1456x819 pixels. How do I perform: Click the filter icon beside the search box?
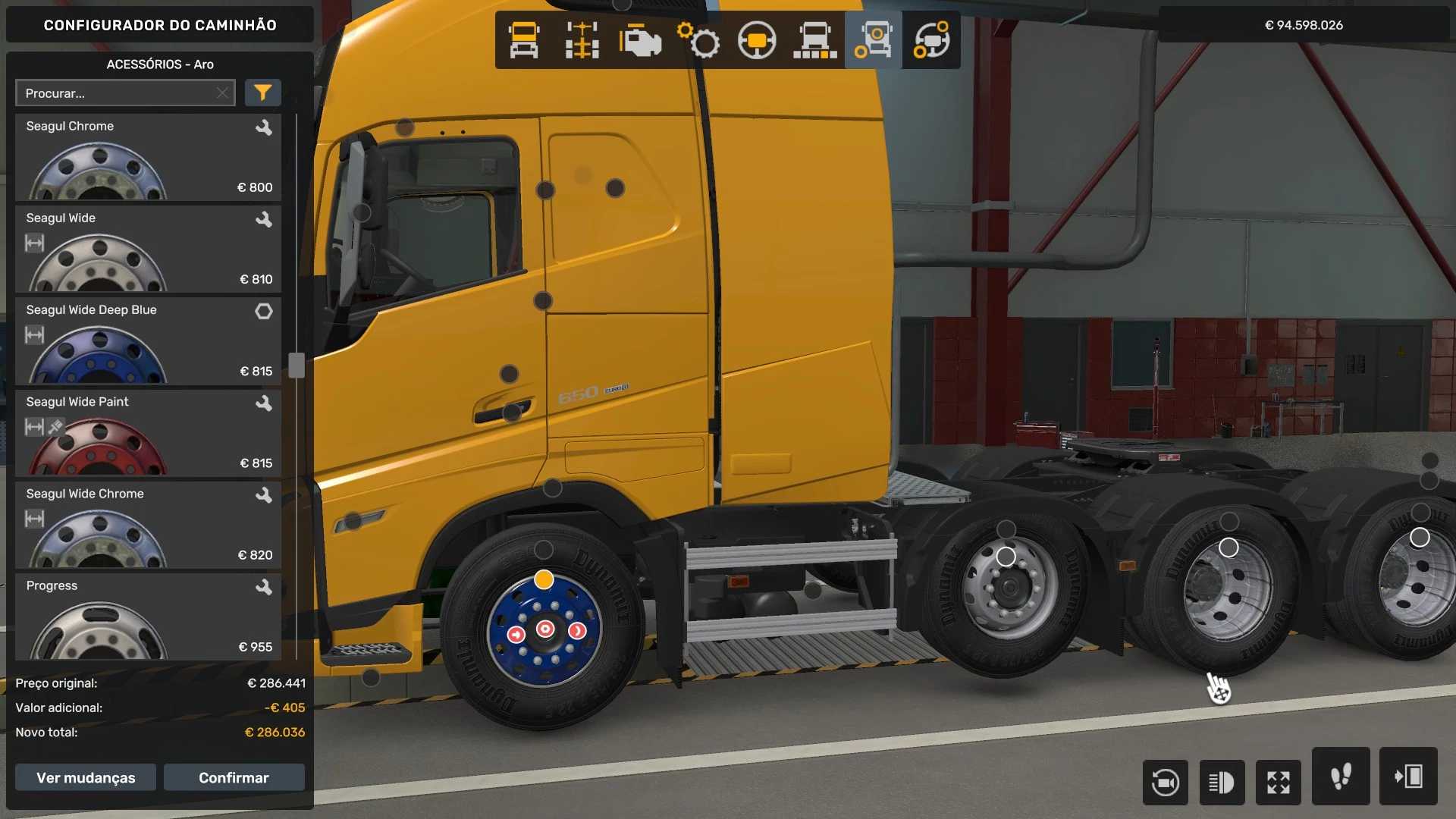pos(262,93)
